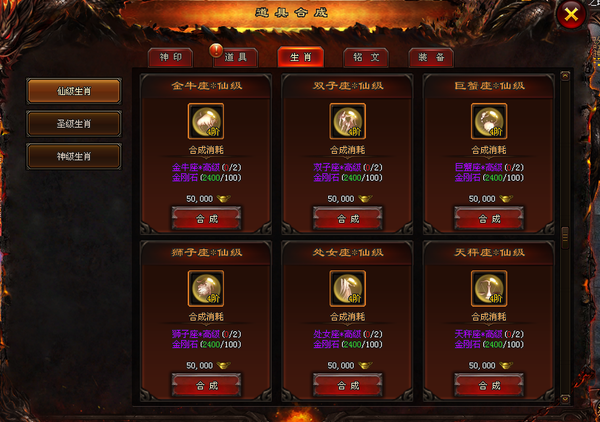
Task: Click the recipe list scrollbar handle
Action: click(x=565, y=234)
